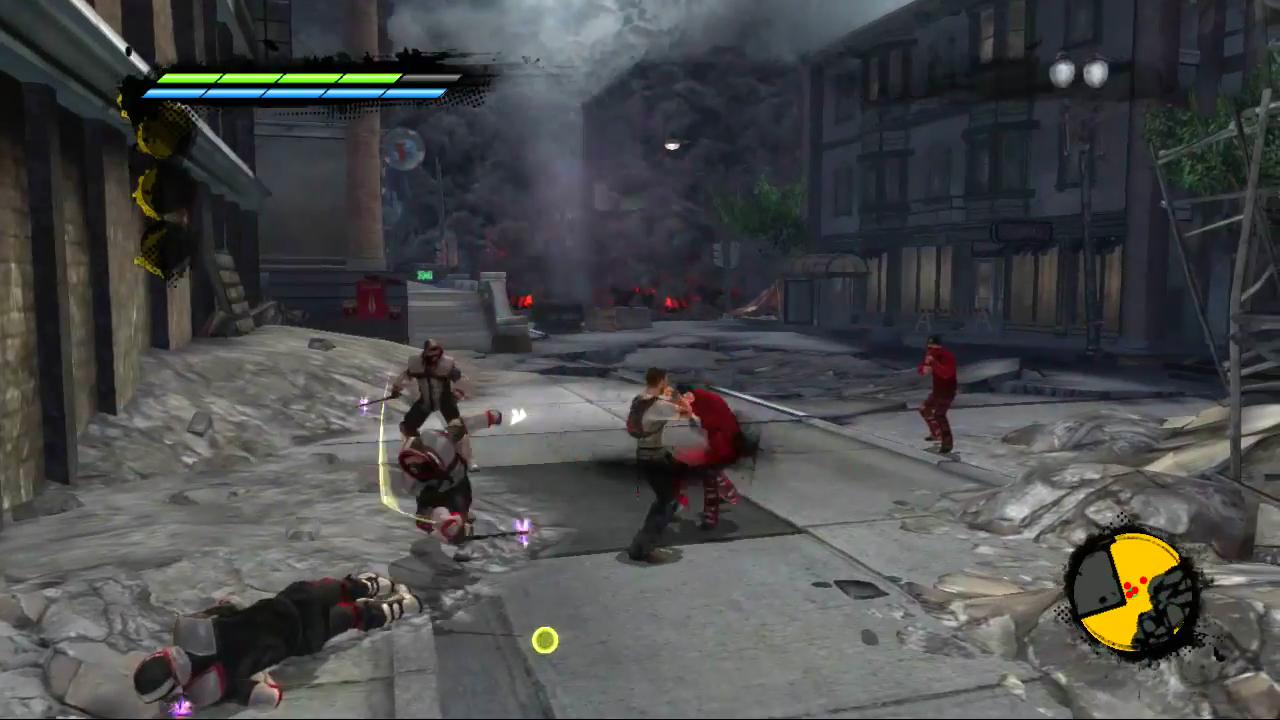Click the purple glow under the bottom-left downed enemy
The width and height of the screenshot is (1280, 720).
point(180,707)
